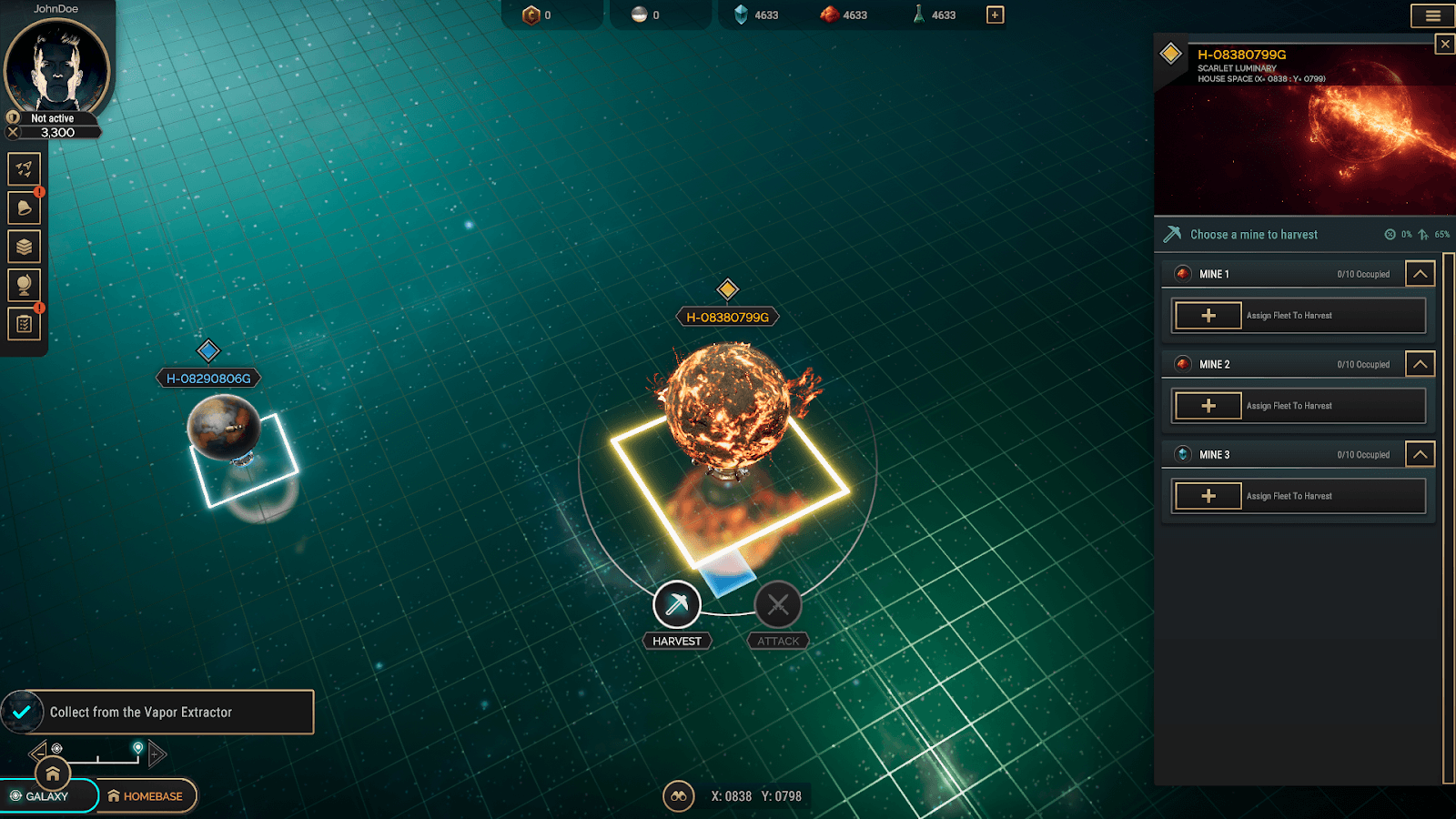The height and width of the screenshot is (819, 1456).
Task: Open the stacked layers panel
Action: [x=25, y=247]
